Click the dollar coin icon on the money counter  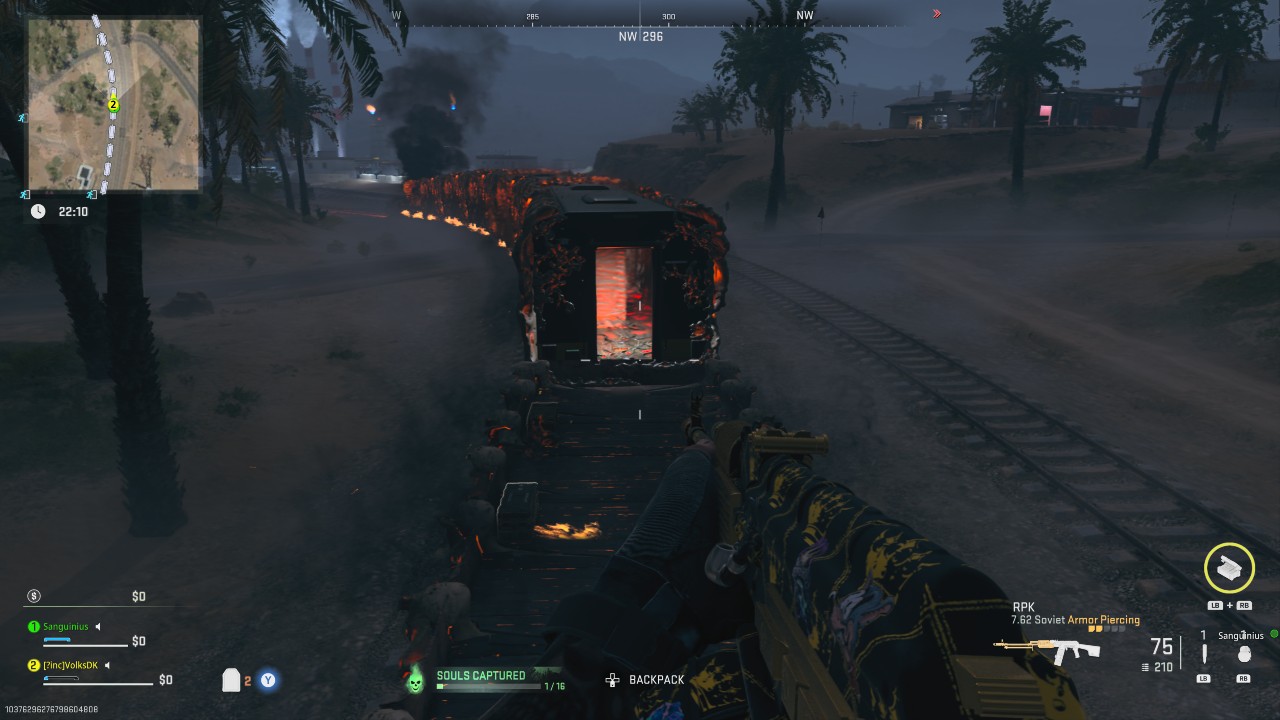pyautogui.click(x=33, y=596)
